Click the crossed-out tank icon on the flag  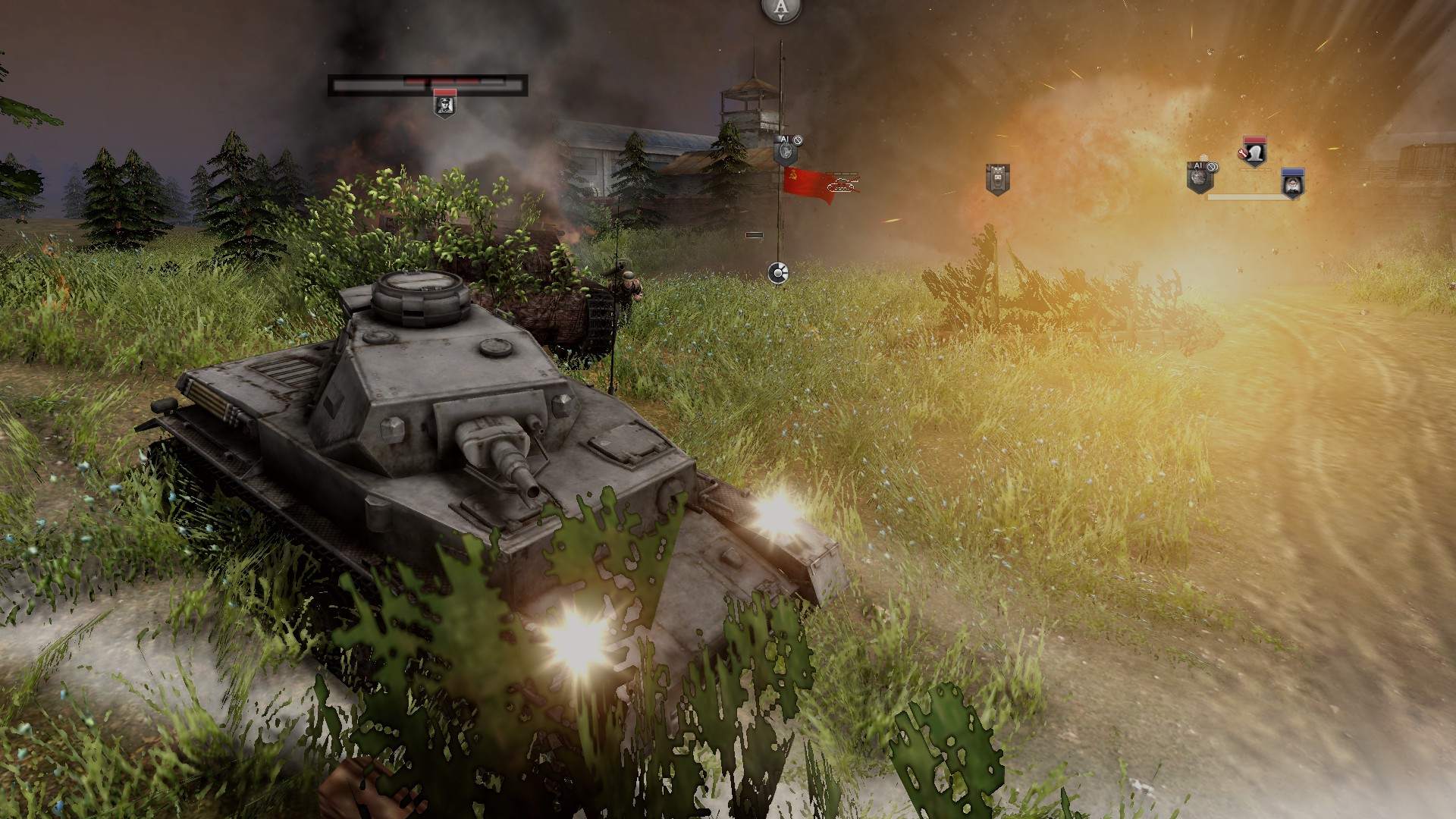pos(843,183)
